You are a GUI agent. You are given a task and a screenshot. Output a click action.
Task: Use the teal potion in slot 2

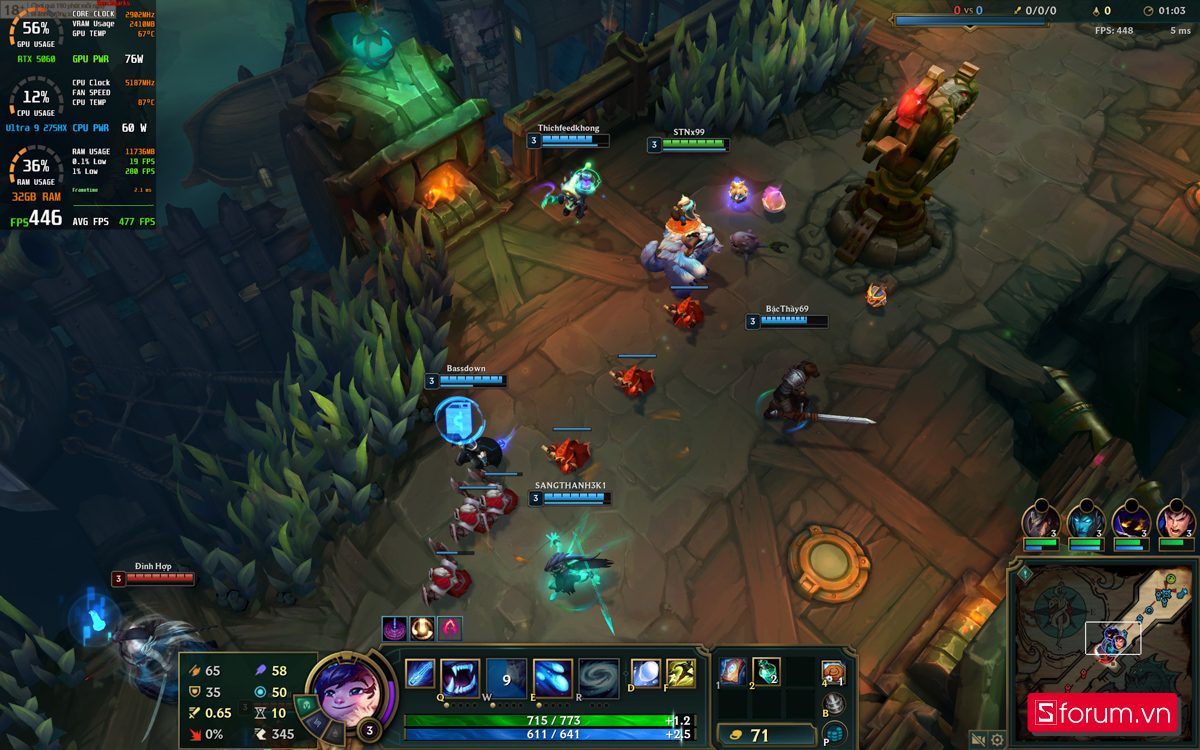[x=766, y=672]
